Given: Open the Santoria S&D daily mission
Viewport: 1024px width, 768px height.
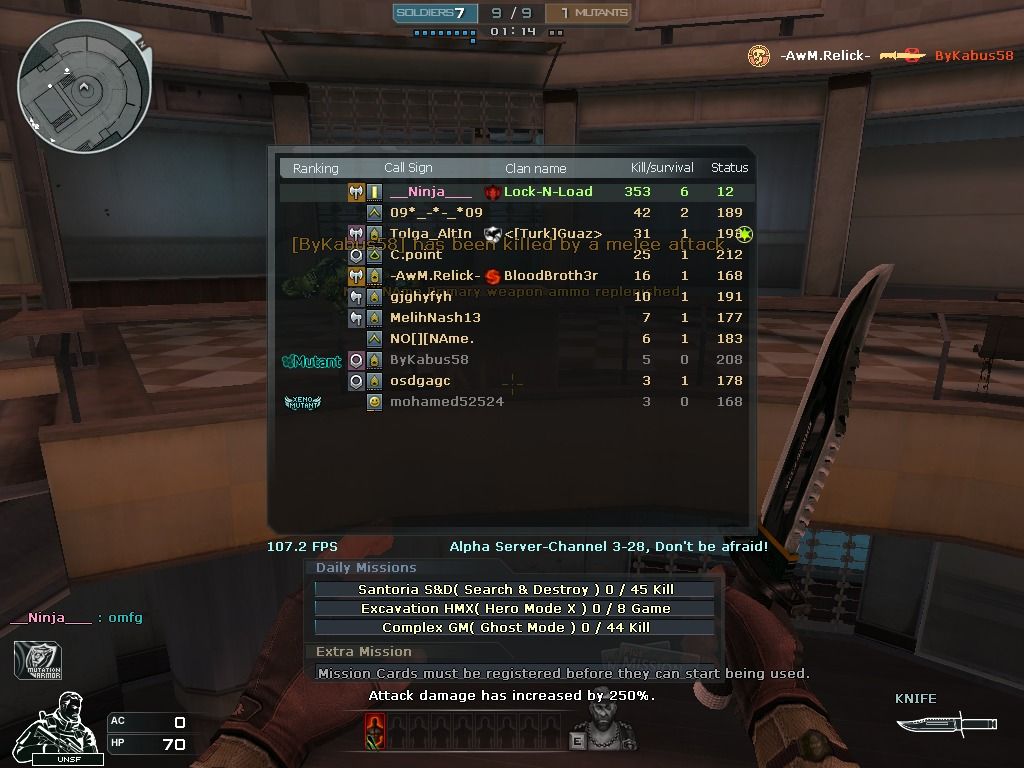Looking at the screenshot, I should click(x=515, y=589).
